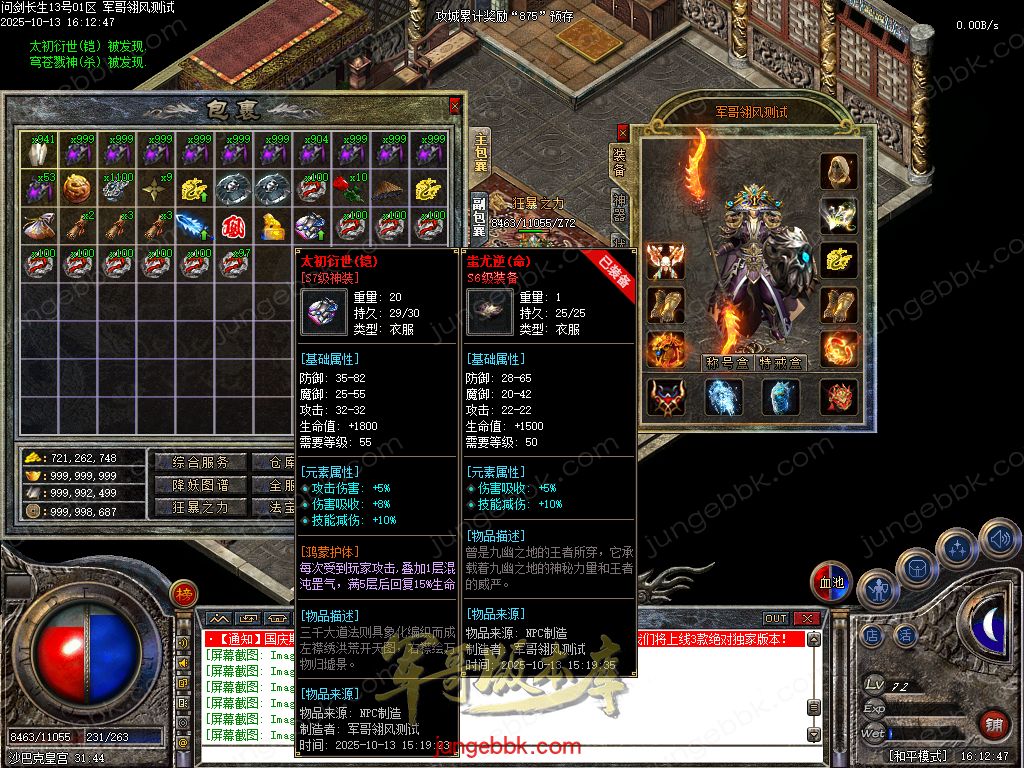Select the red rose item slot

coord(351,189)
